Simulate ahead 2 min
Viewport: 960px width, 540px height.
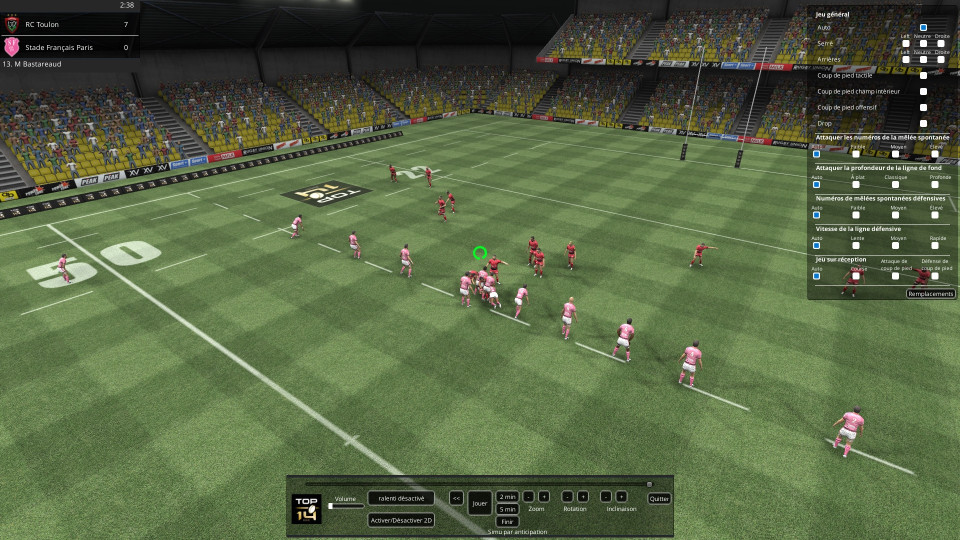[507, 497]
